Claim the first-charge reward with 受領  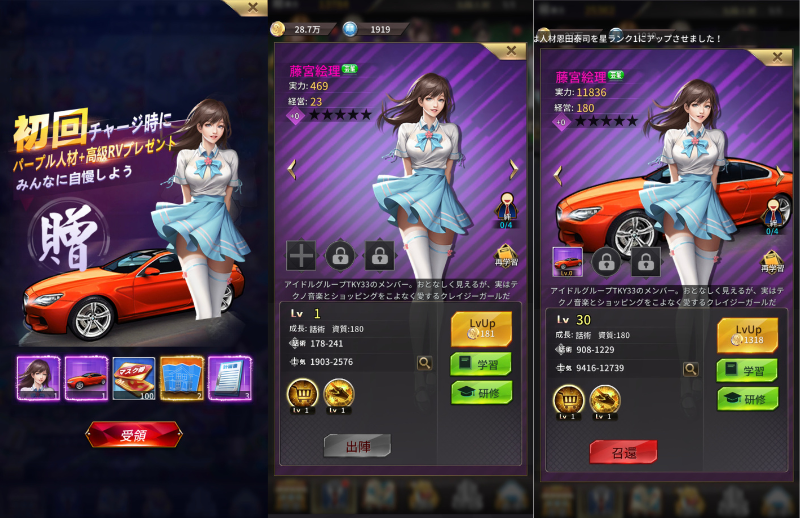click(x=134, y=434)
